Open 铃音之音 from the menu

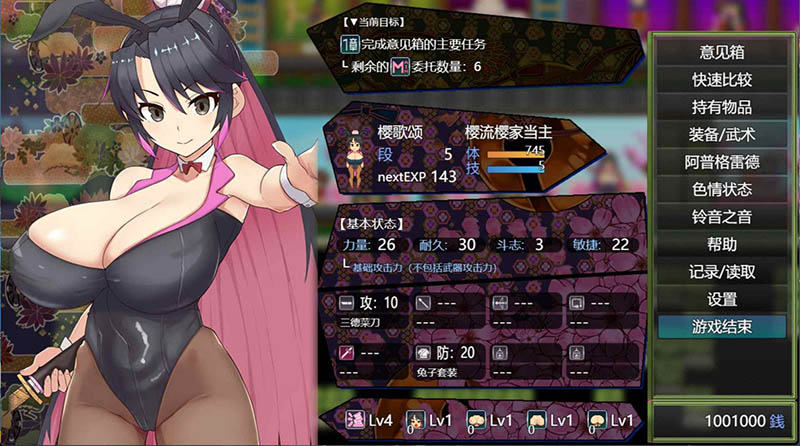pos(721,216)
